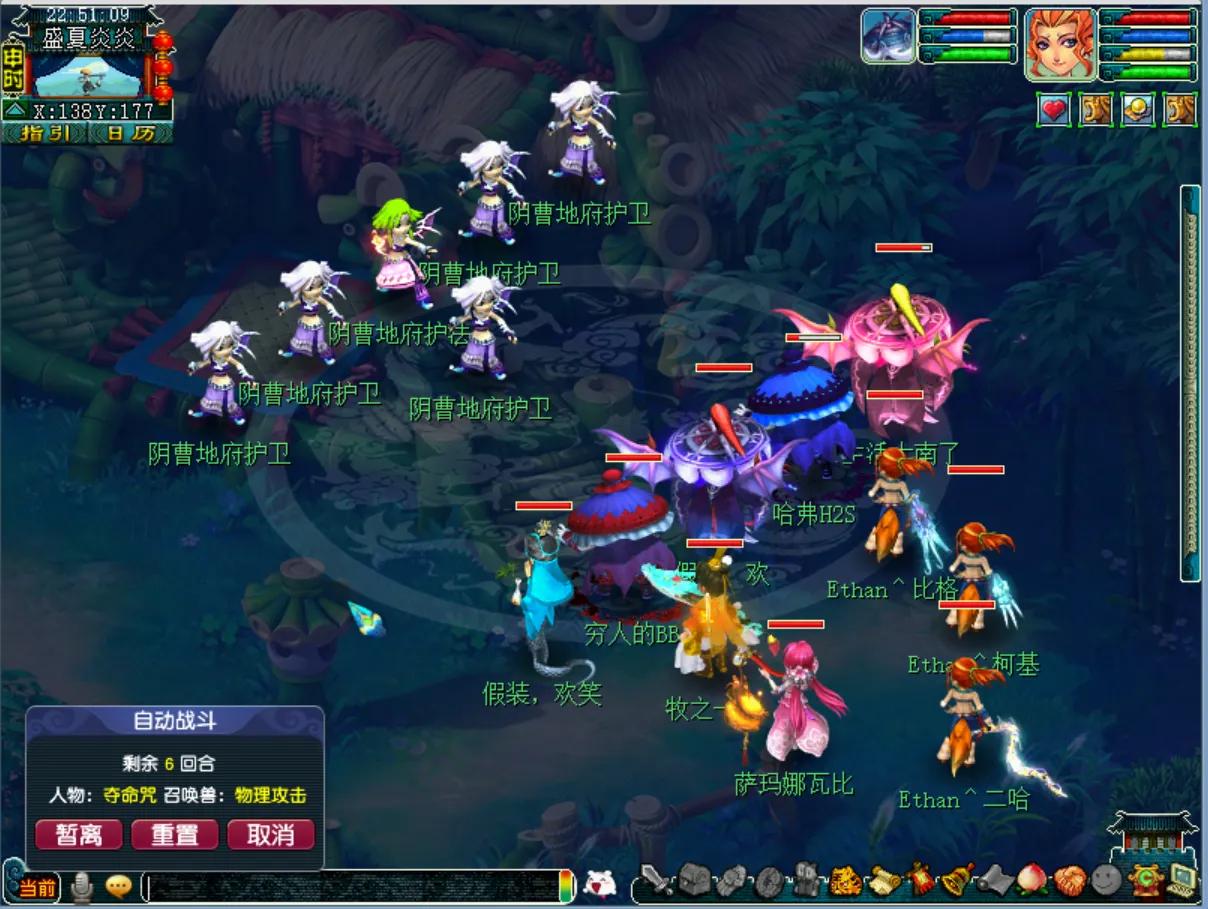Cancel auto-battle with the 取消 button
1208x909 pixels.
271,835
